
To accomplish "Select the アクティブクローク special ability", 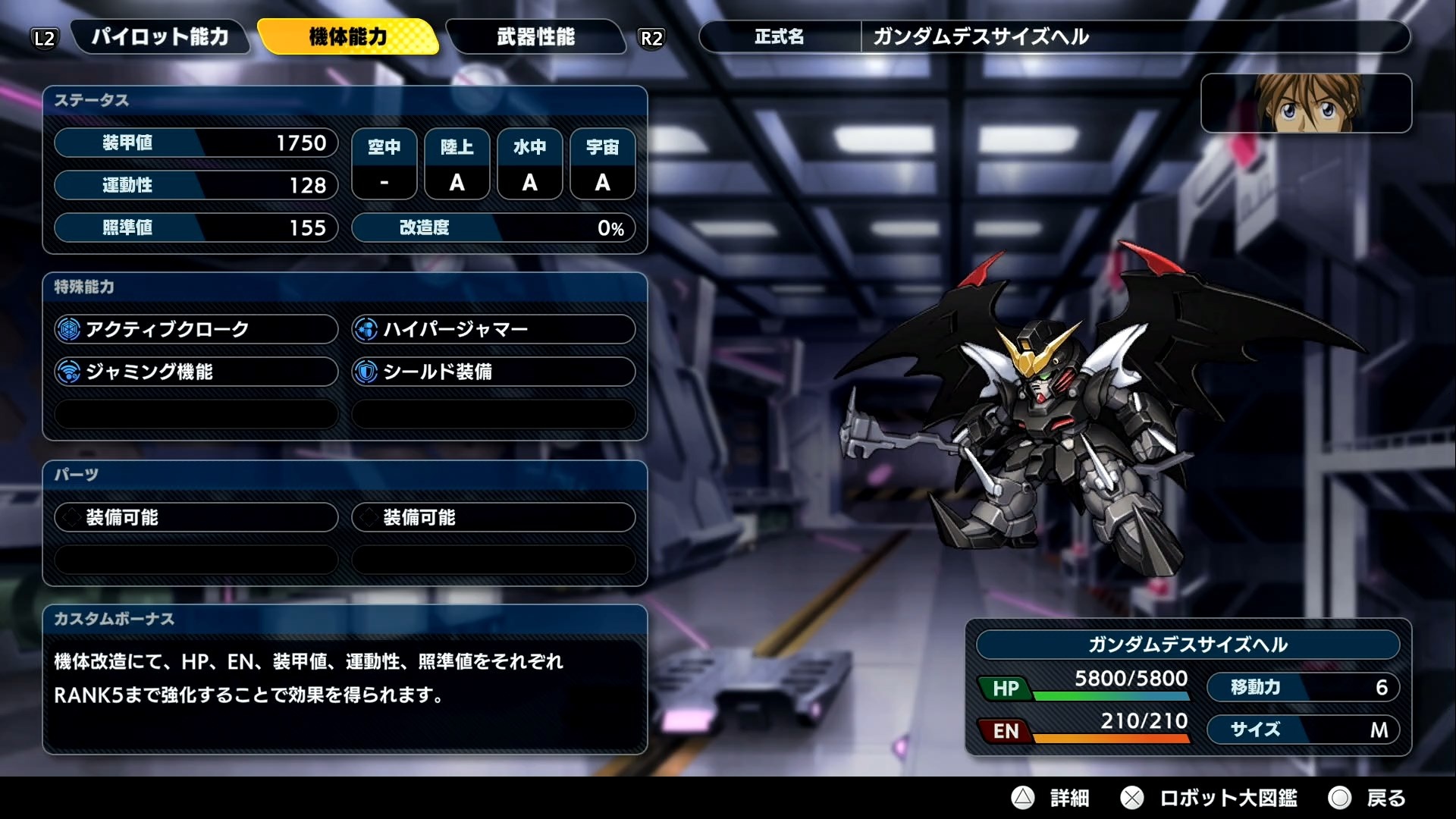I will [196, 329].
